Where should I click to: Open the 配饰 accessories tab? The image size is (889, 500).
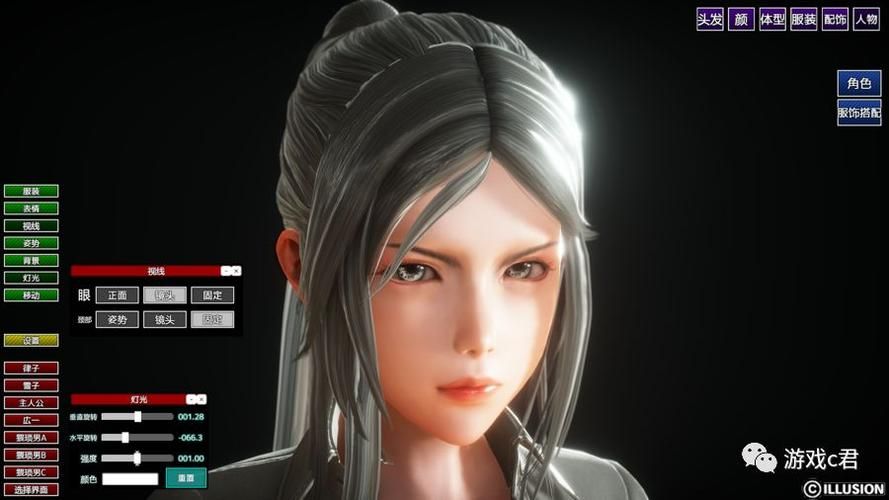click(834, 20)
